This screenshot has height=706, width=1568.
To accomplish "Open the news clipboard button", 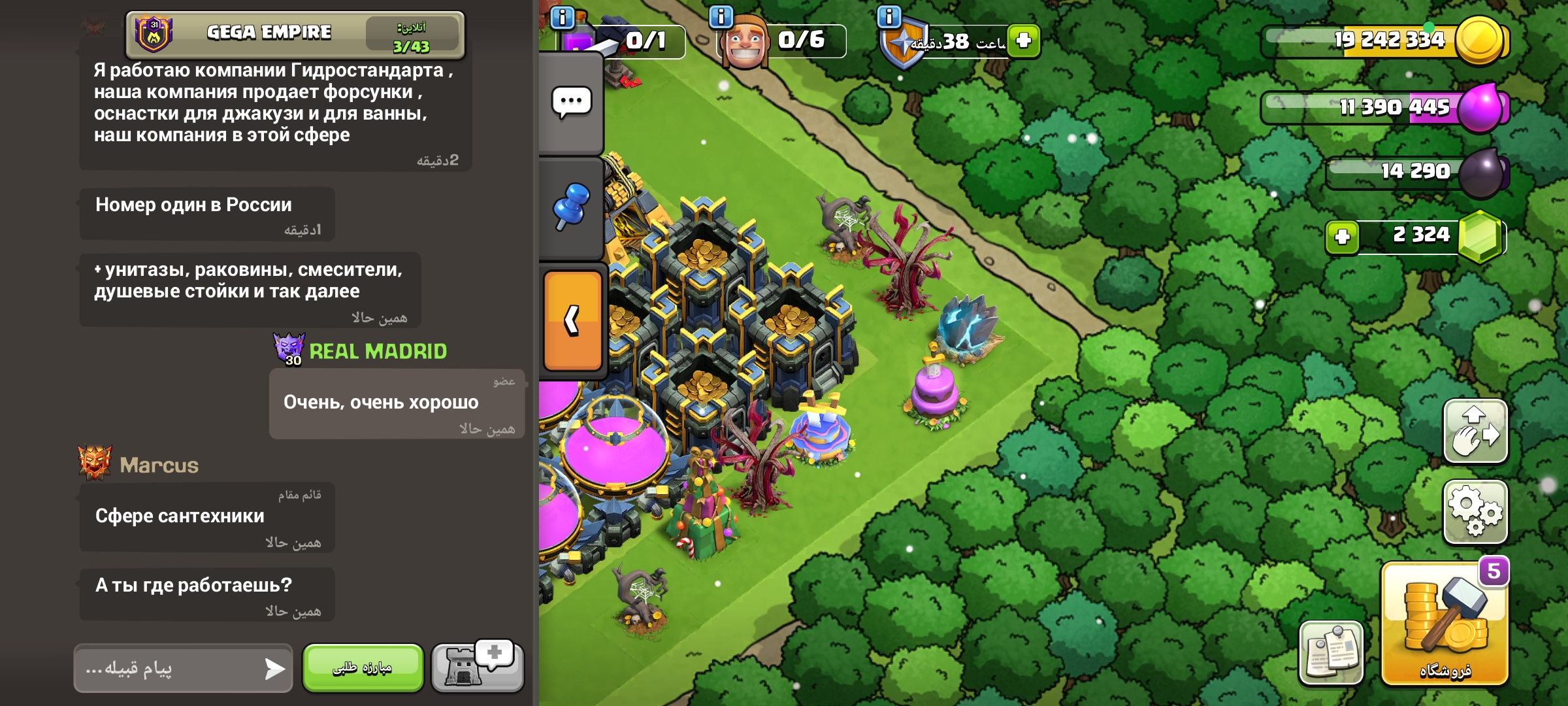I will pyautogui.click(x=1331, y=652).
